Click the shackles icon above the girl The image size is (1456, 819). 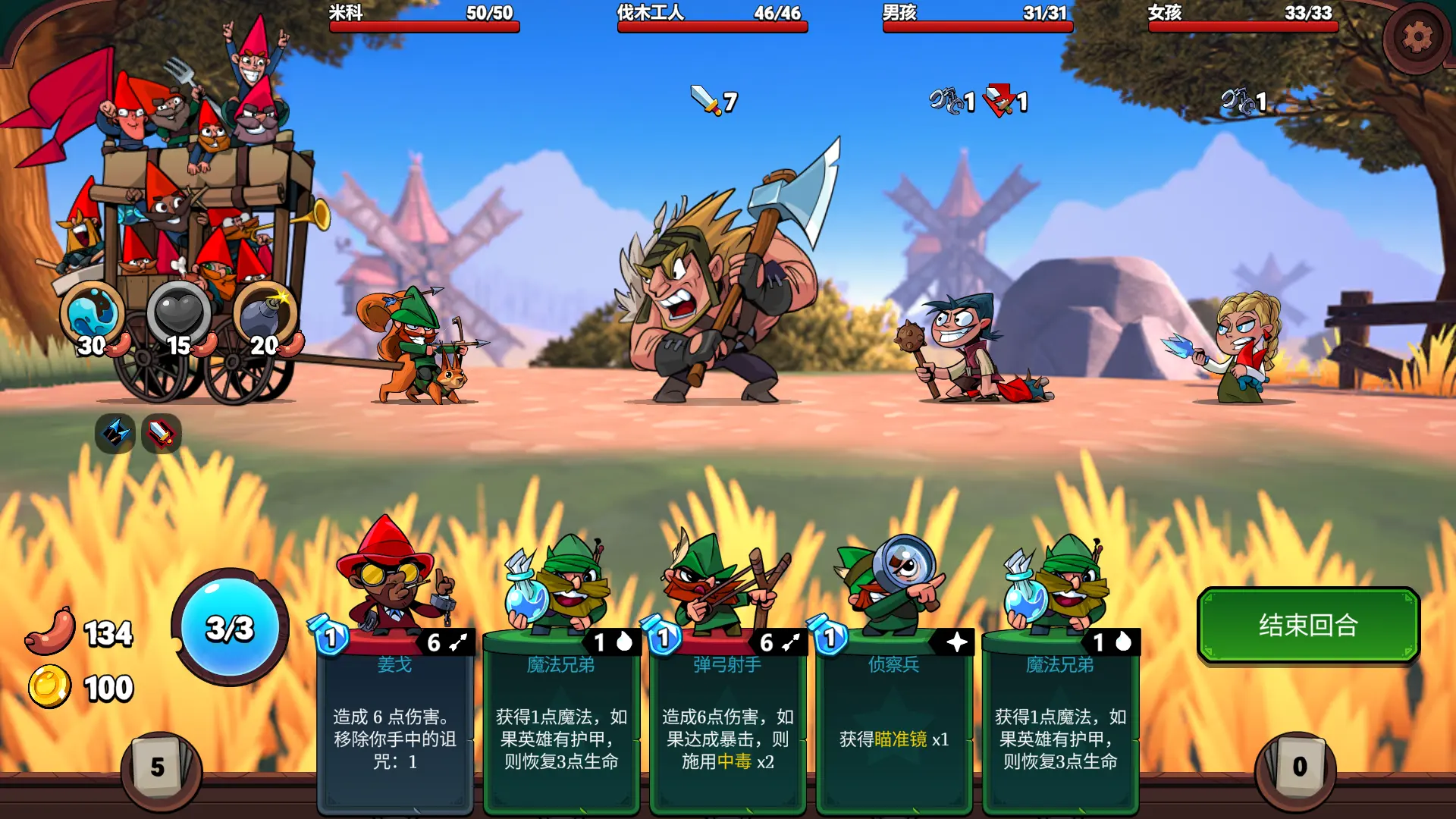pos(1238,100)
